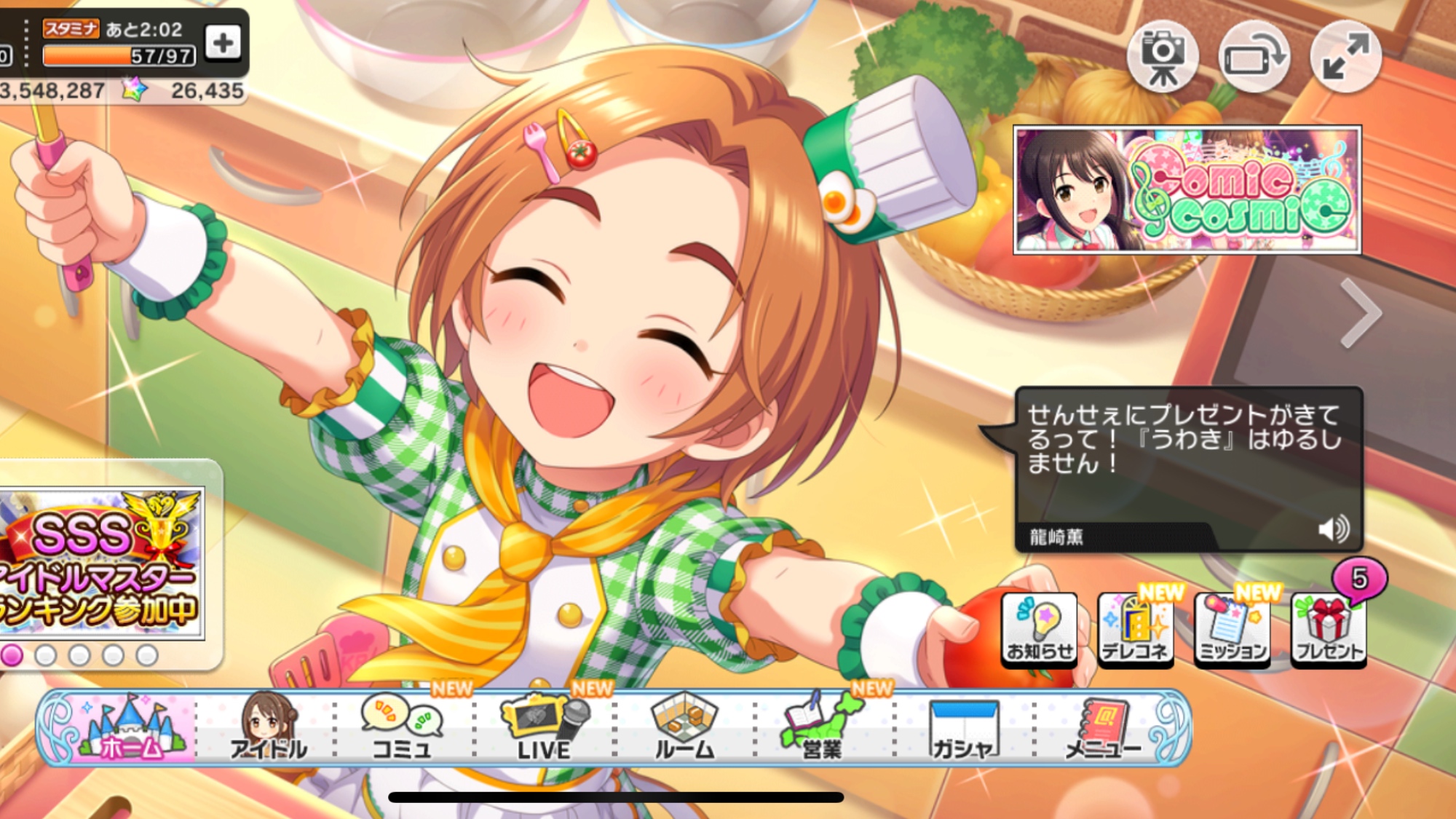This screenshot has width=1456, height=819.
Task: Show the next banner with the right arrow
Action: point(1360,313)
